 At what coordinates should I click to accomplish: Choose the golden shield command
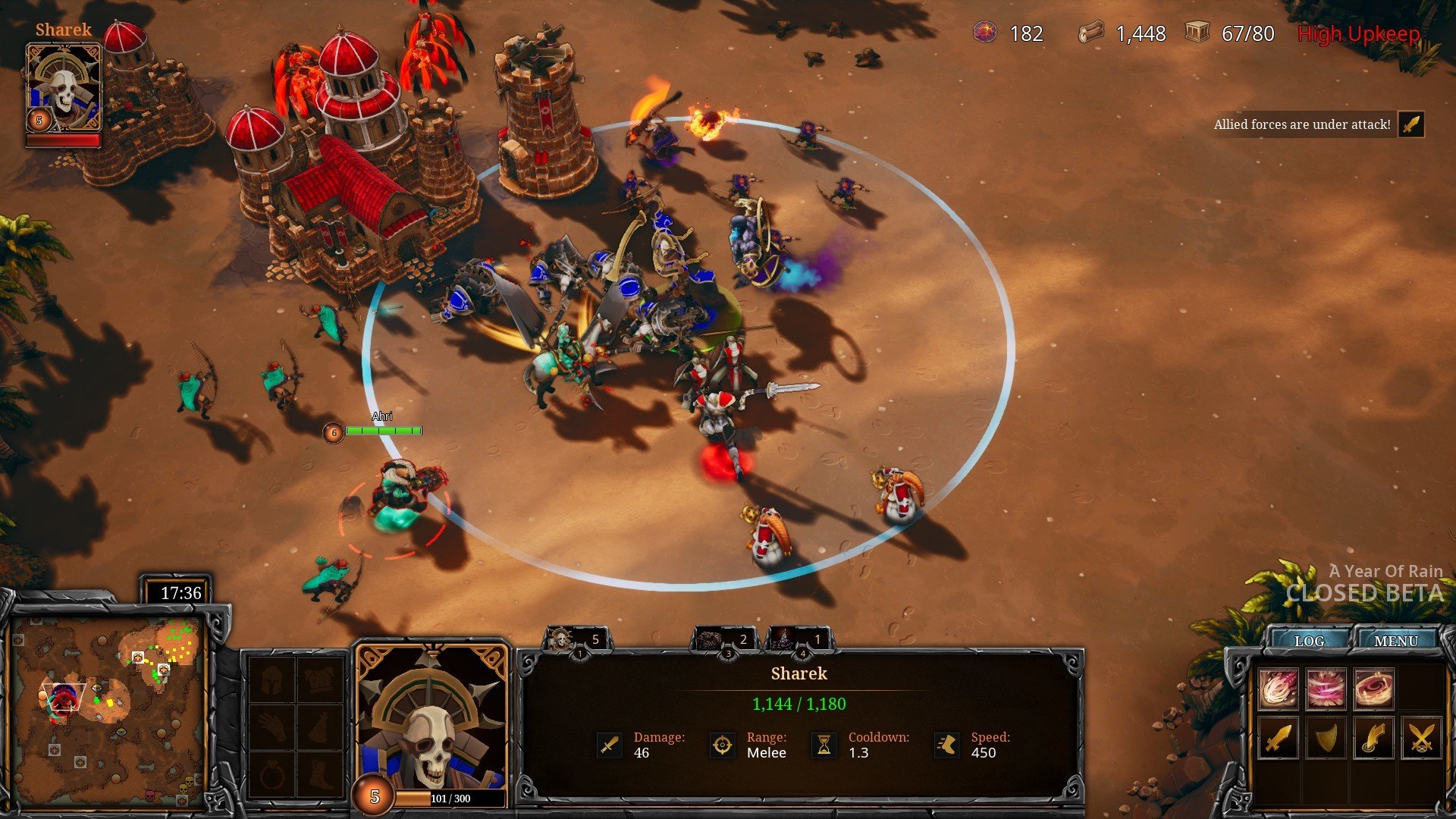point(1326,737)
